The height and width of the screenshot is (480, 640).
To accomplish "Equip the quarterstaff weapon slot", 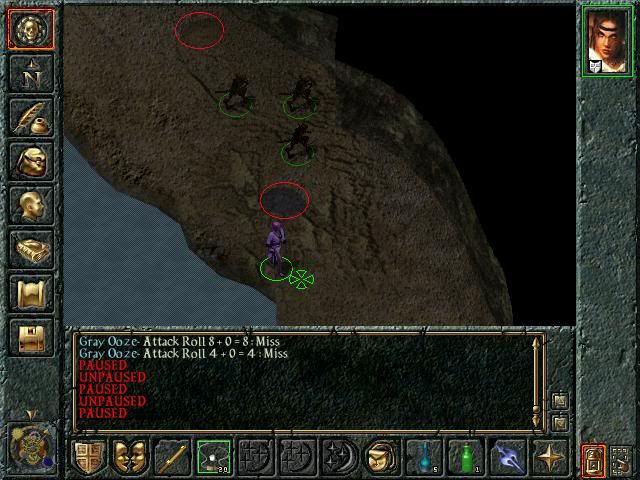I will [171, 458].
